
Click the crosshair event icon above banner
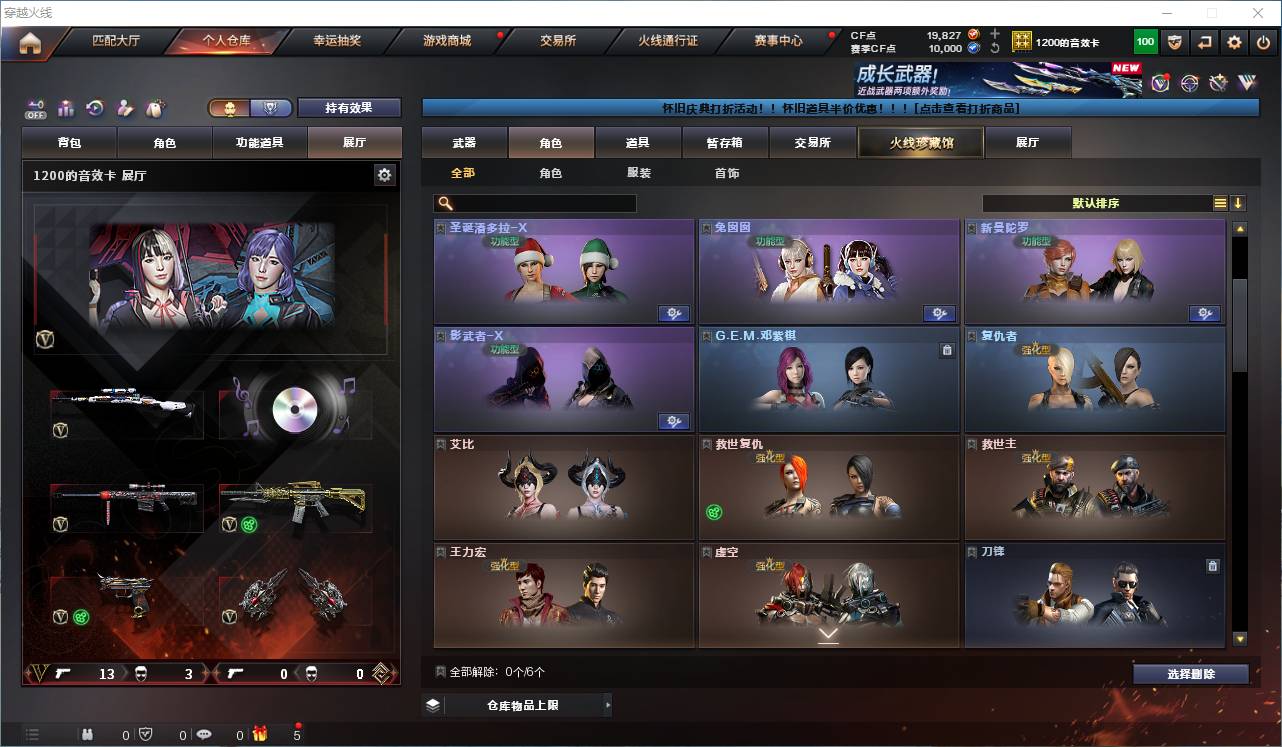[x=1190, y=82]
